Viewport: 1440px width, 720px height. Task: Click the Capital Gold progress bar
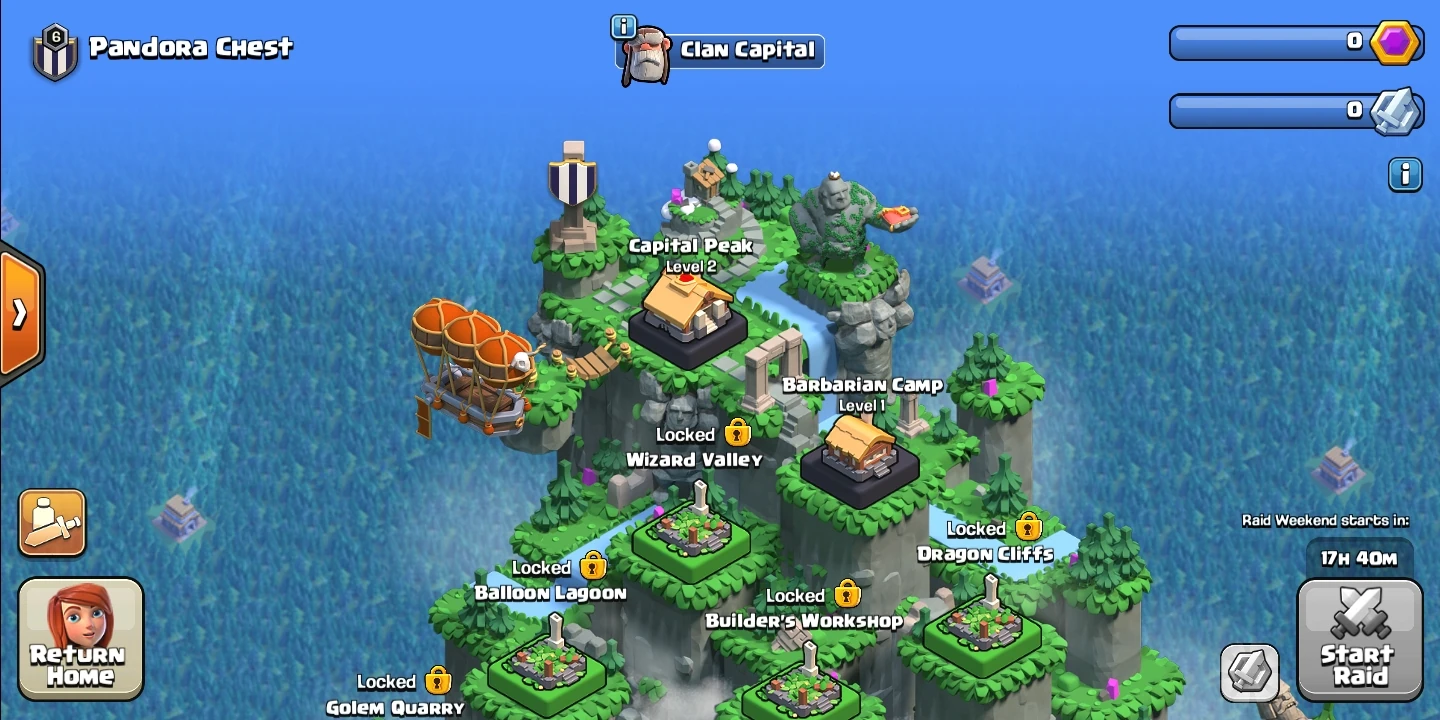tap(1270, 41)
